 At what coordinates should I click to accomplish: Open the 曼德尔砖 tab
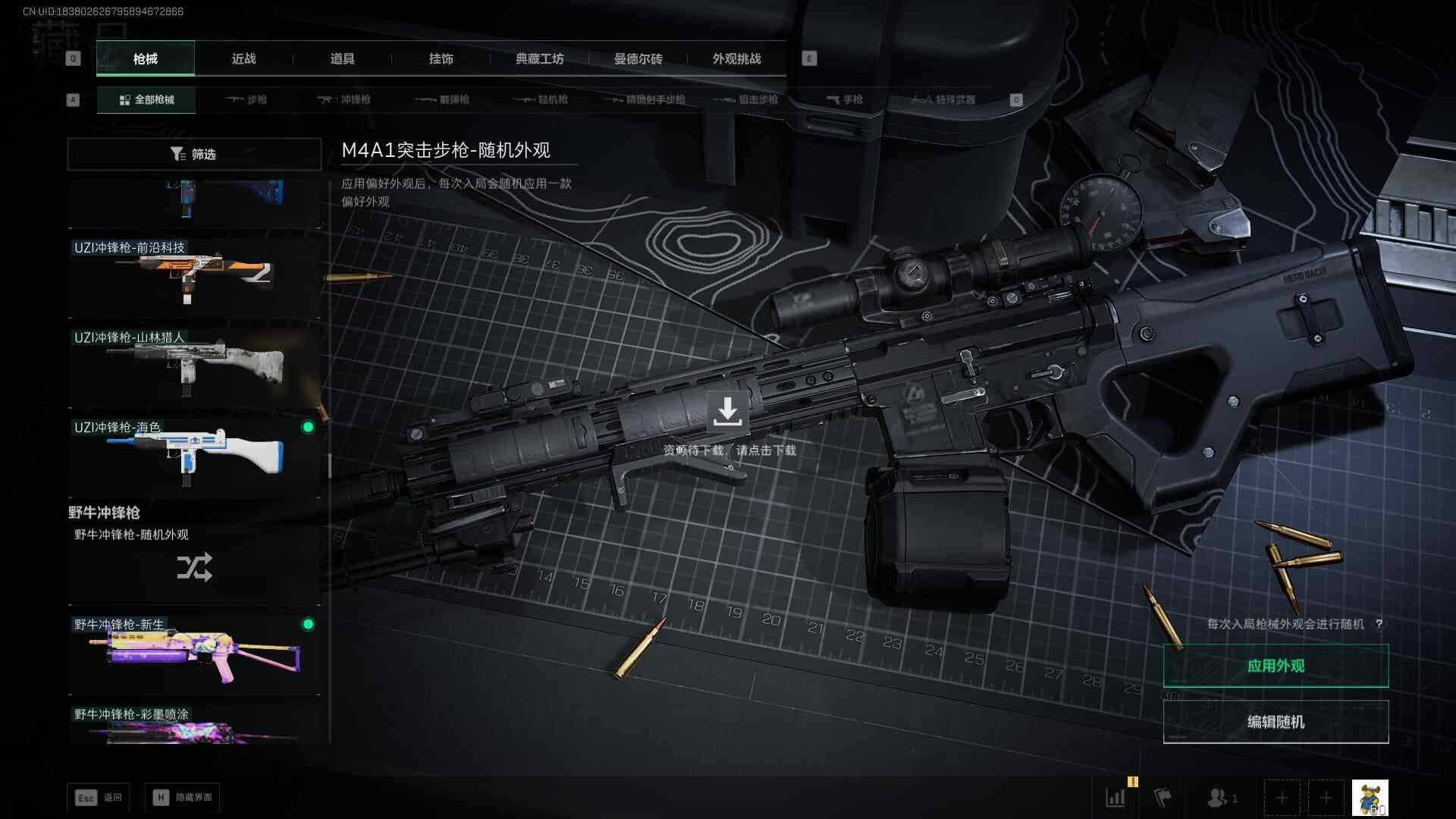(638, 58)
